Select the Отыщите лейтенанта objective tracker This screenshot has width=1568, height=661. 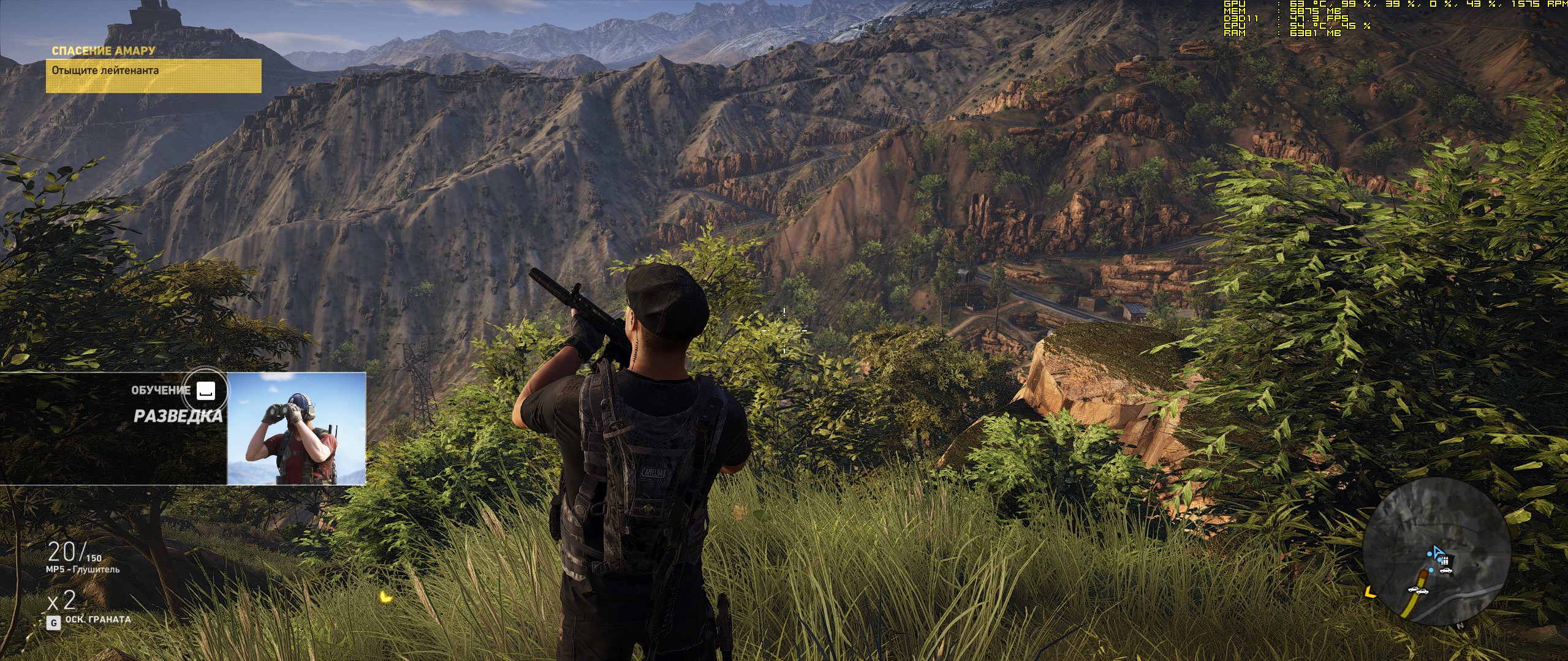pyautogui.click(x=153, y=75)
